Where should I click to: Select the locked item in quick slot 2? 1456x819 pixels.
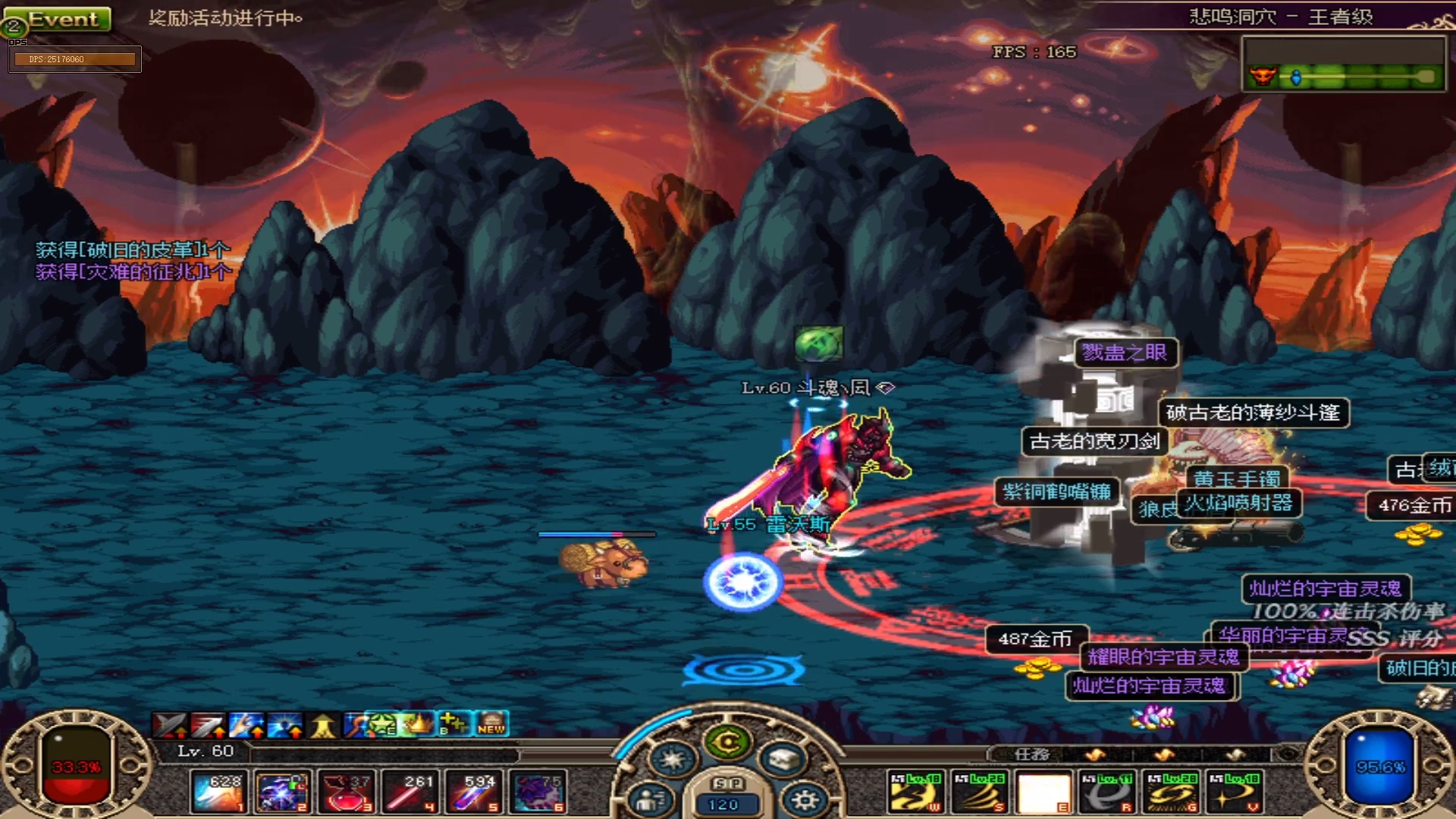coord(282,792)
